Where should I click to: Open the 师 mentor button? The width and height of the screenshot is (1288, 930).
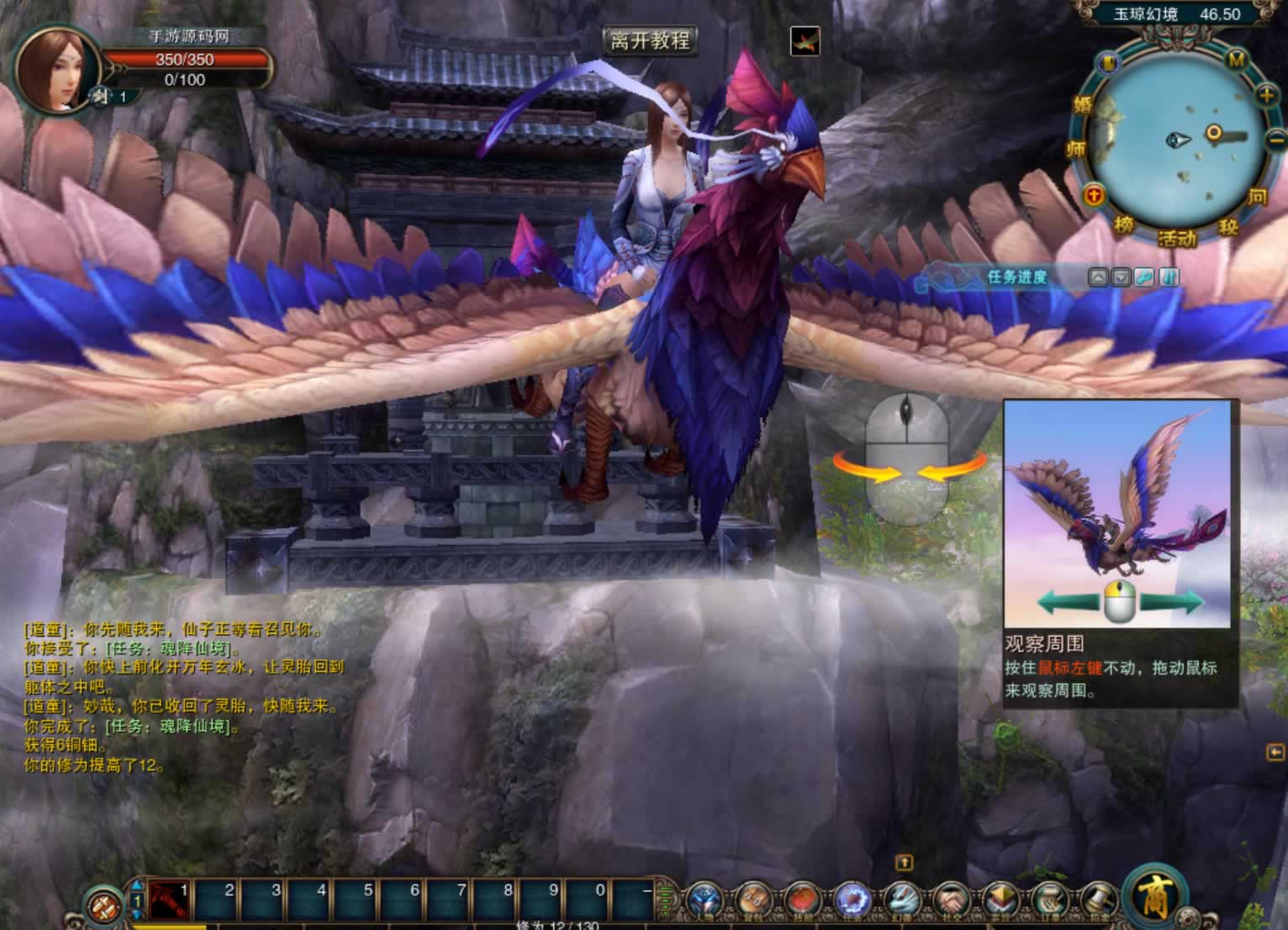tap(1075, 150)
